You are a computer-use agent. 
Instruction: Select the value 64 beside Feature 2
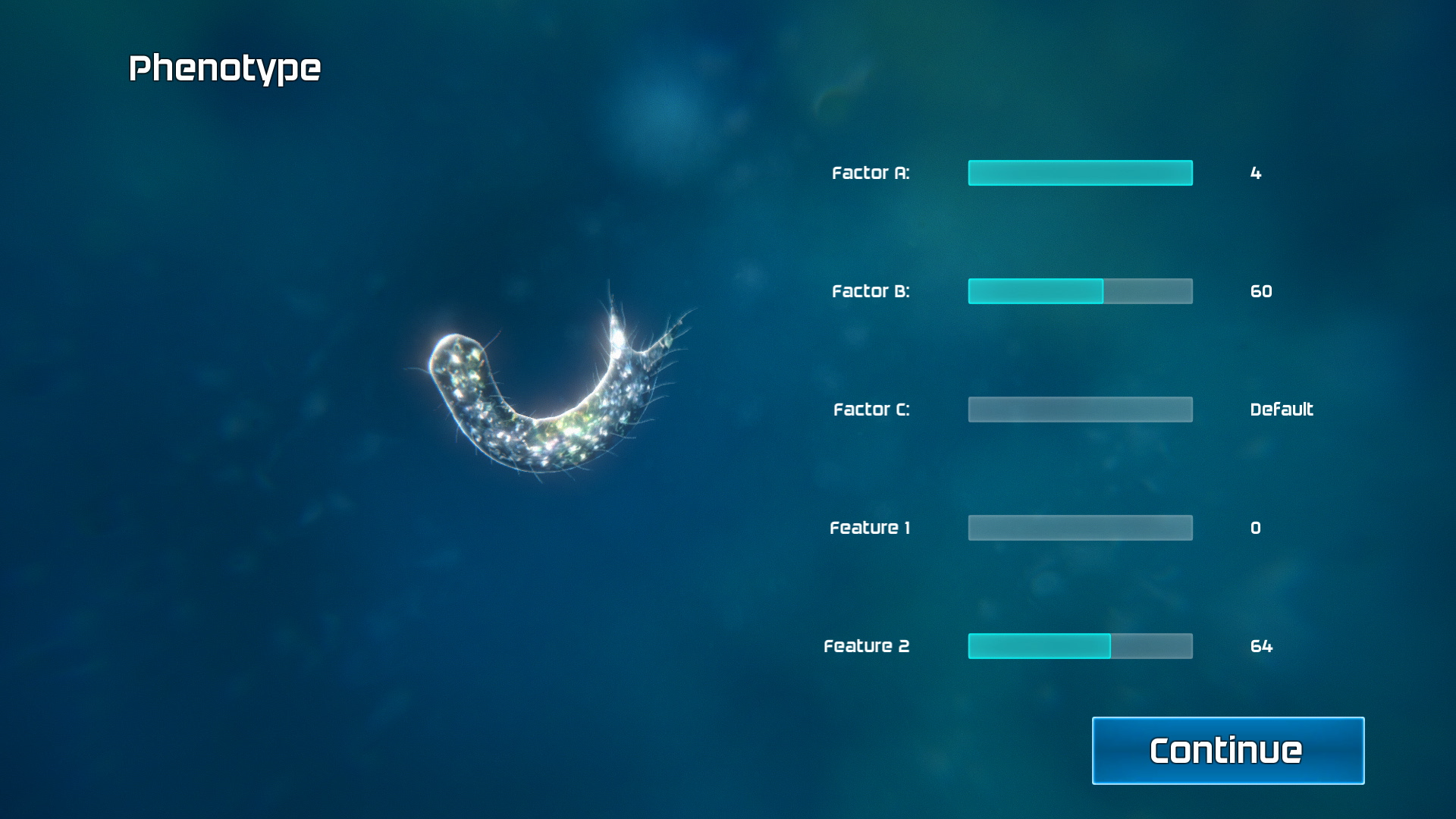[x=1261, y=645]
